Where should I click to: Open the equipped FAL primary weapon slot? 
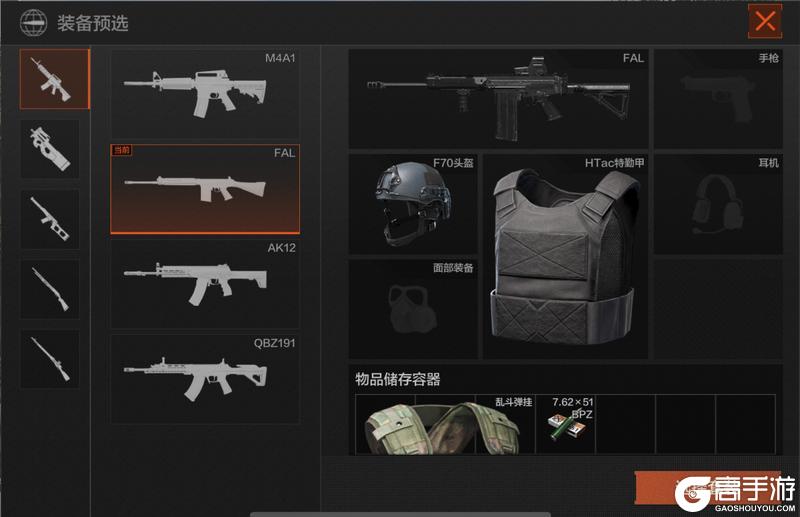point(498,97)
